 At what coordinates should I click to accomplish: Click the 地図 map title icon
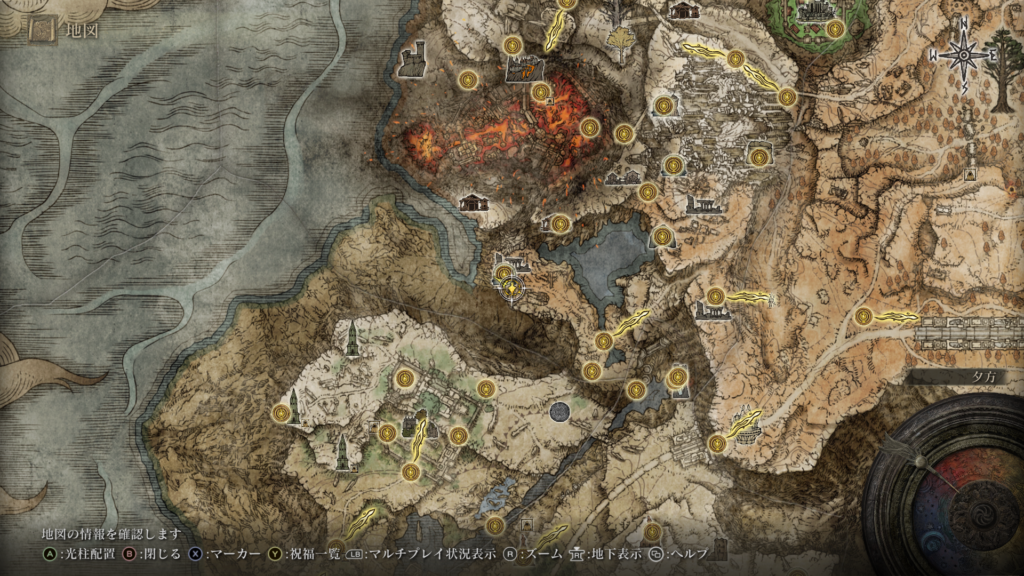pyautogui.click(x=42, y=30)
